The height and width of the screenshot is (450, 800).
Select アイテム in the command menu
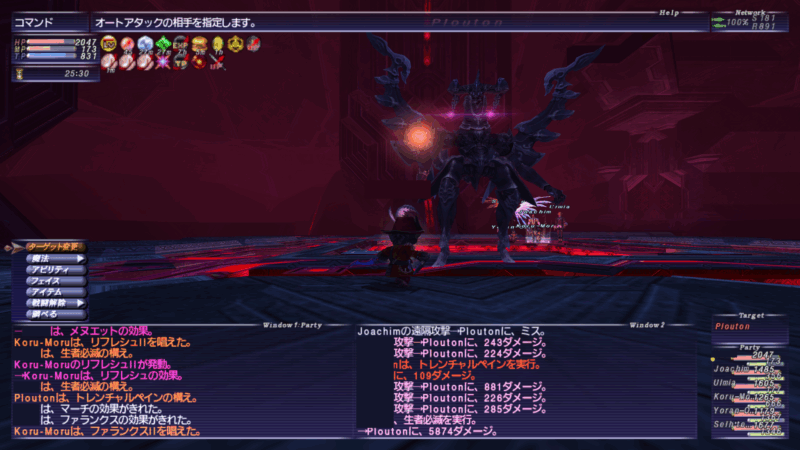(50, 291)
